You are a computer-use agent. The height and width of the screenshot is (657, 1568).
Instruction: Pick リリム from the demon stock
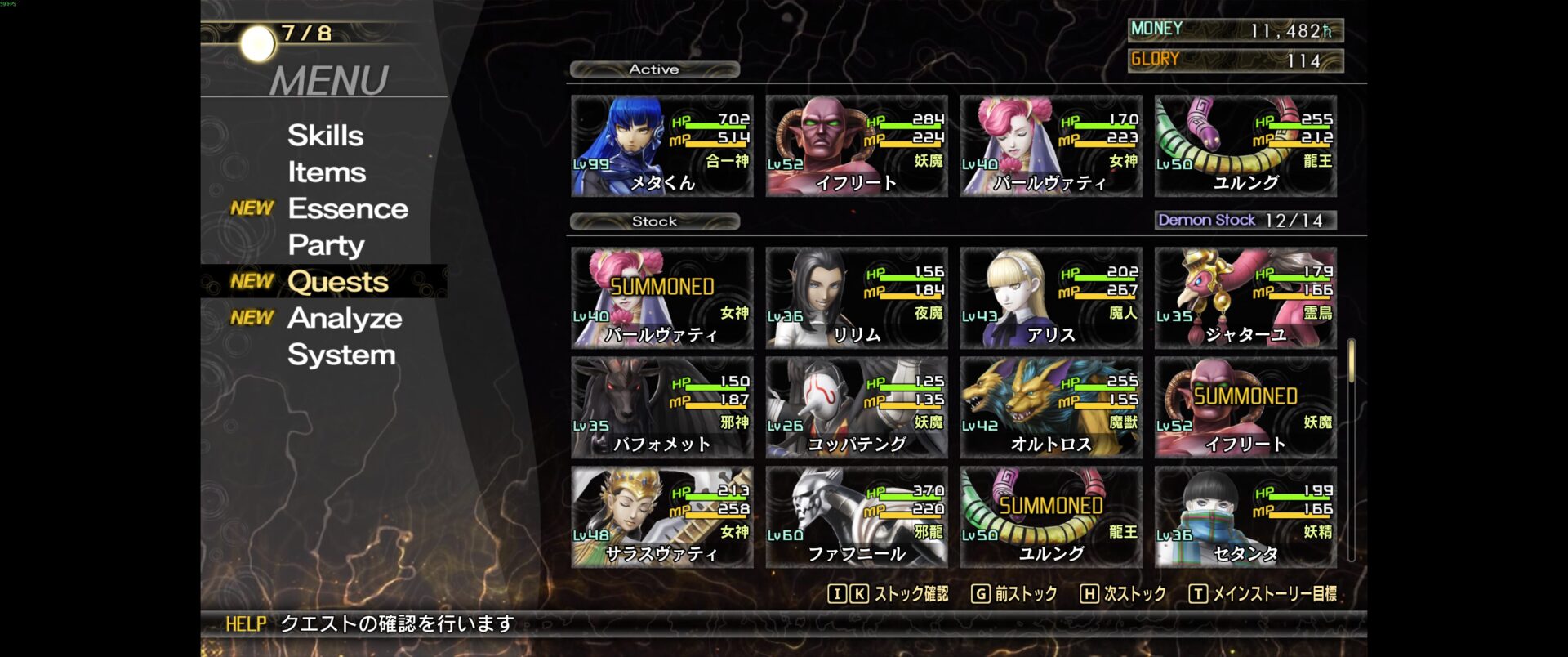(x=856, y=298)
